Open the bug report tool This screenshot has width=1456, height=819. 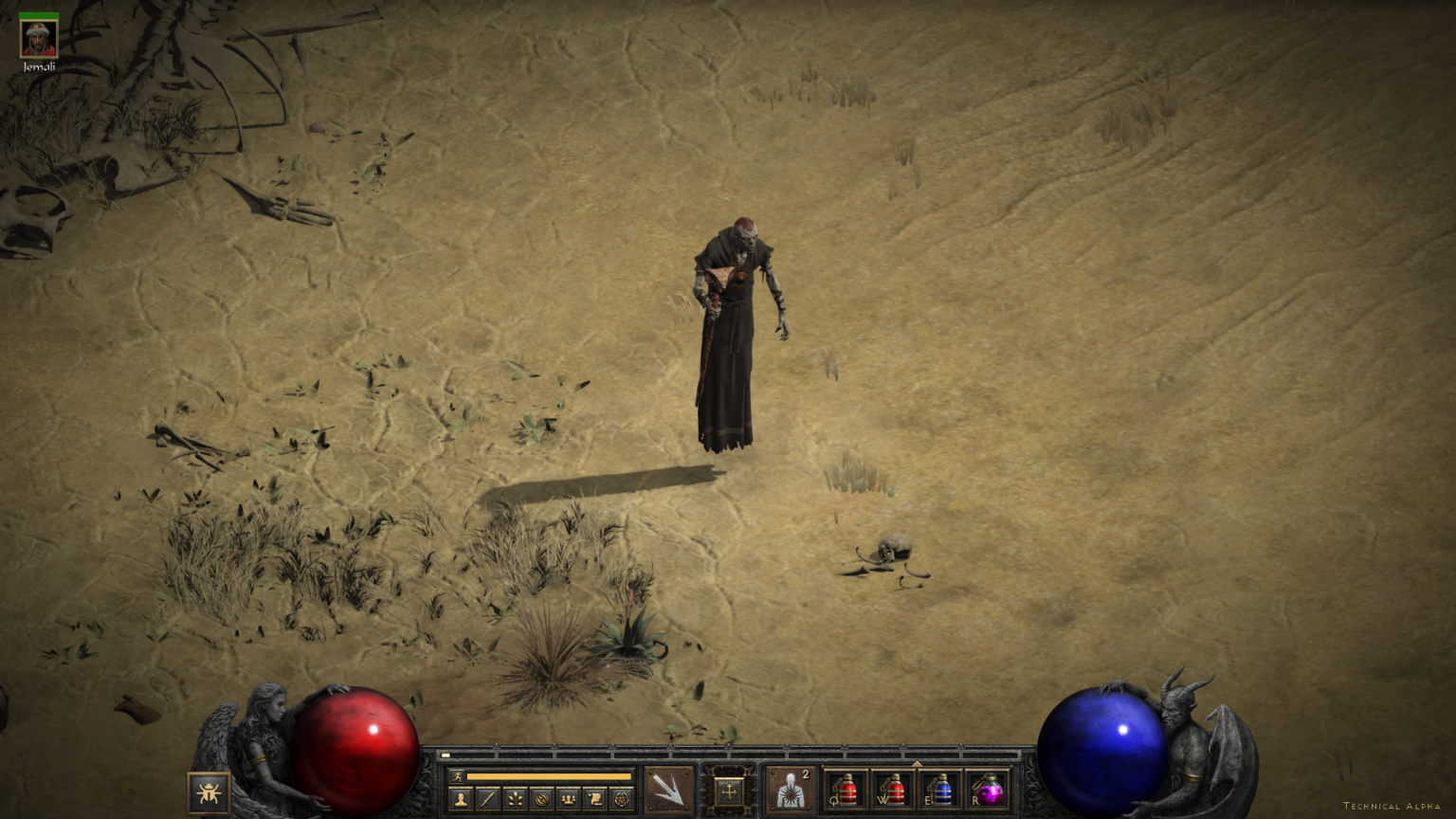(209, 792)
